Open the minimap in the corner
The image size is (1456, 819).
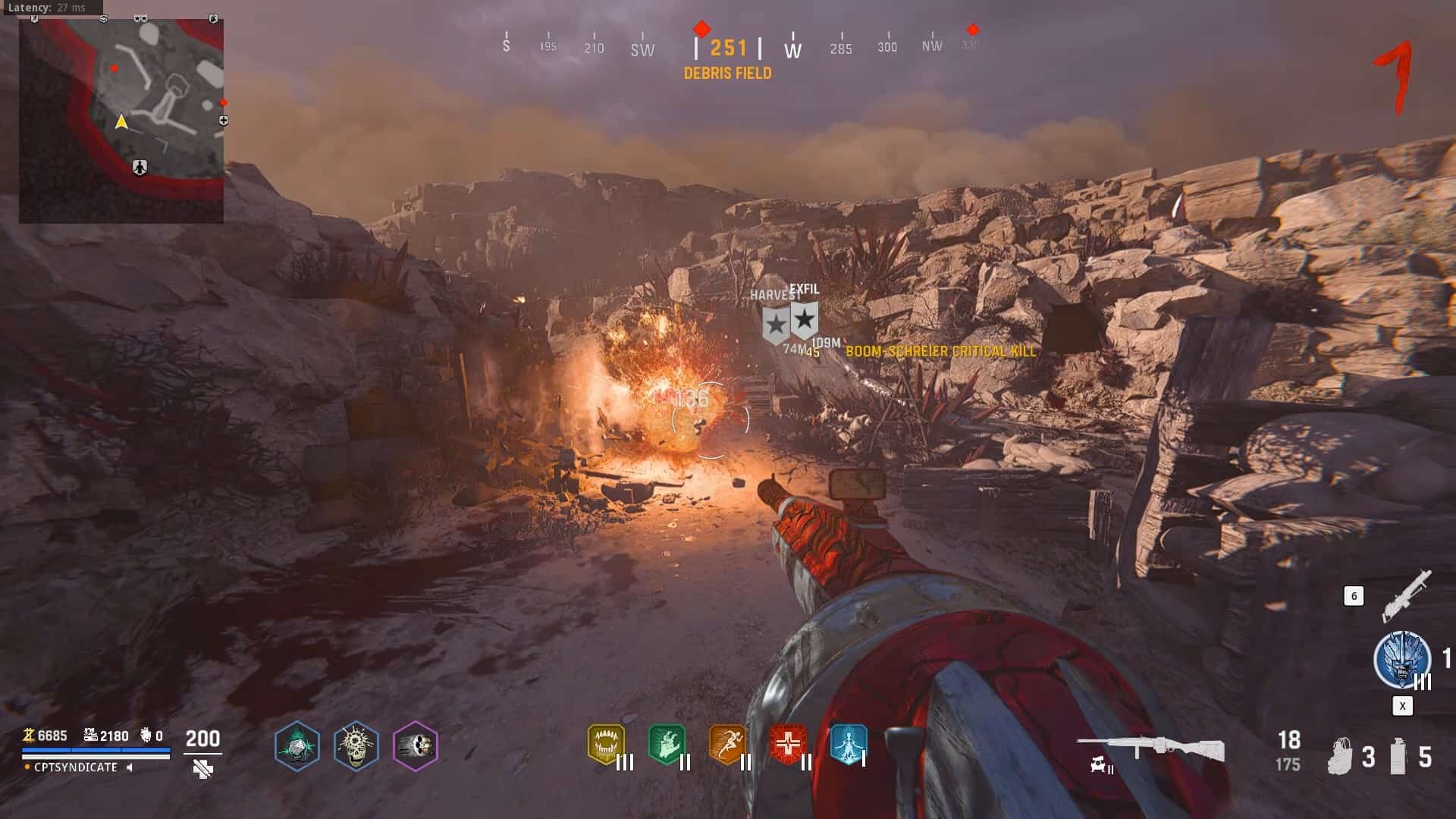pos(121,120)
